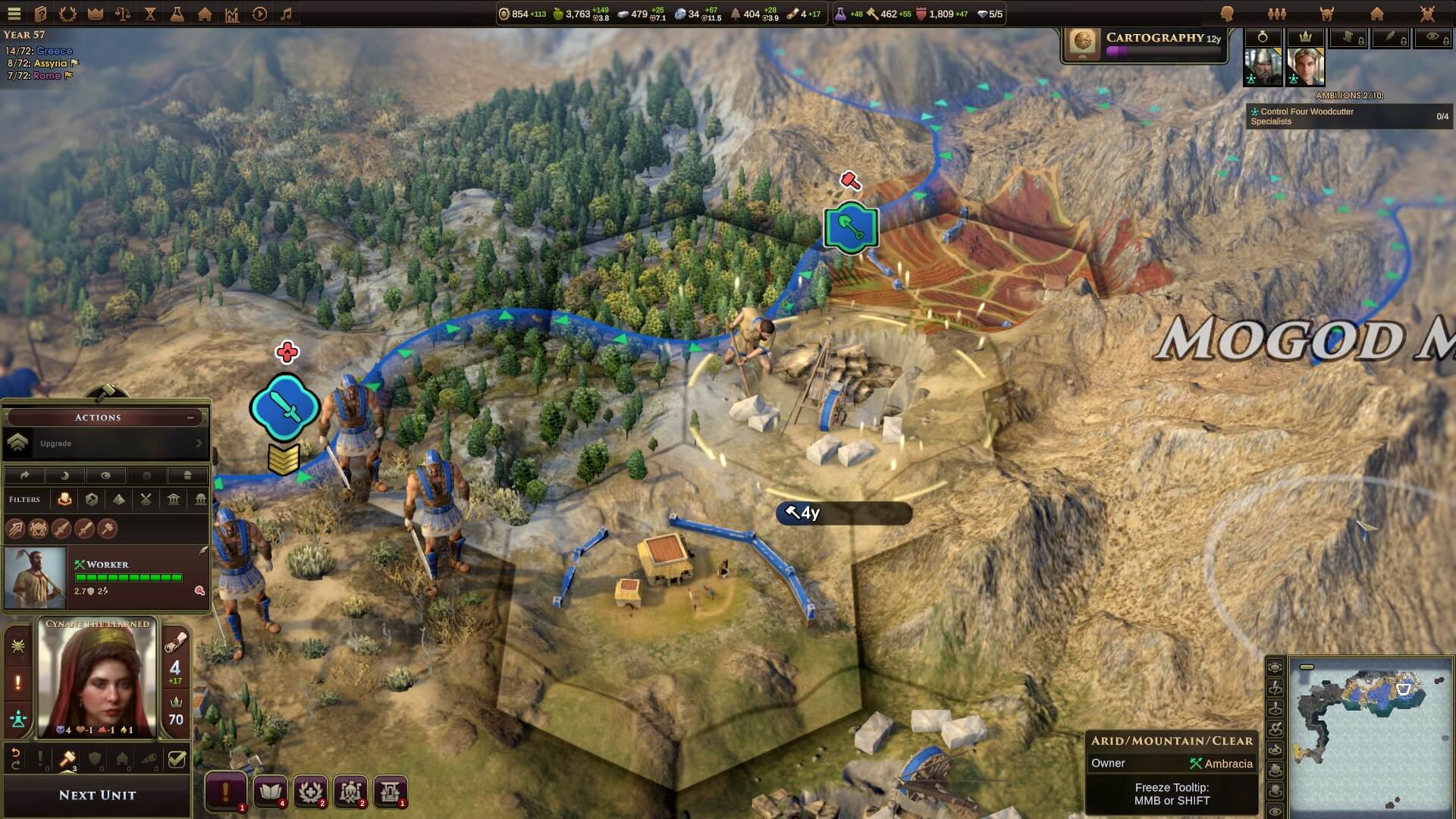Select the helmeted bearded character portrait

point(1262,67)
